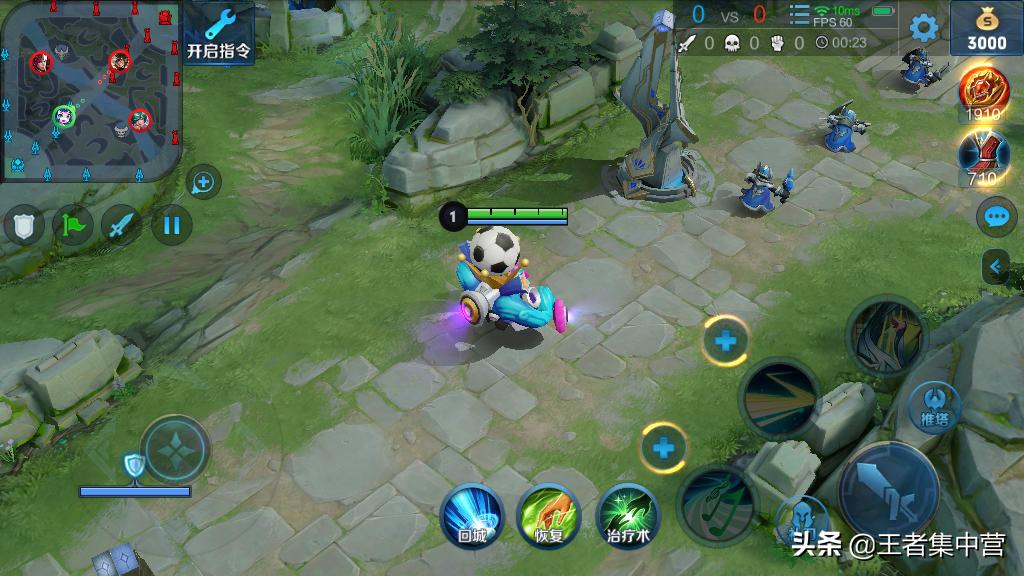Open the shop via the 3000 gold icon
1024x576 pixels.
[985, 27]
